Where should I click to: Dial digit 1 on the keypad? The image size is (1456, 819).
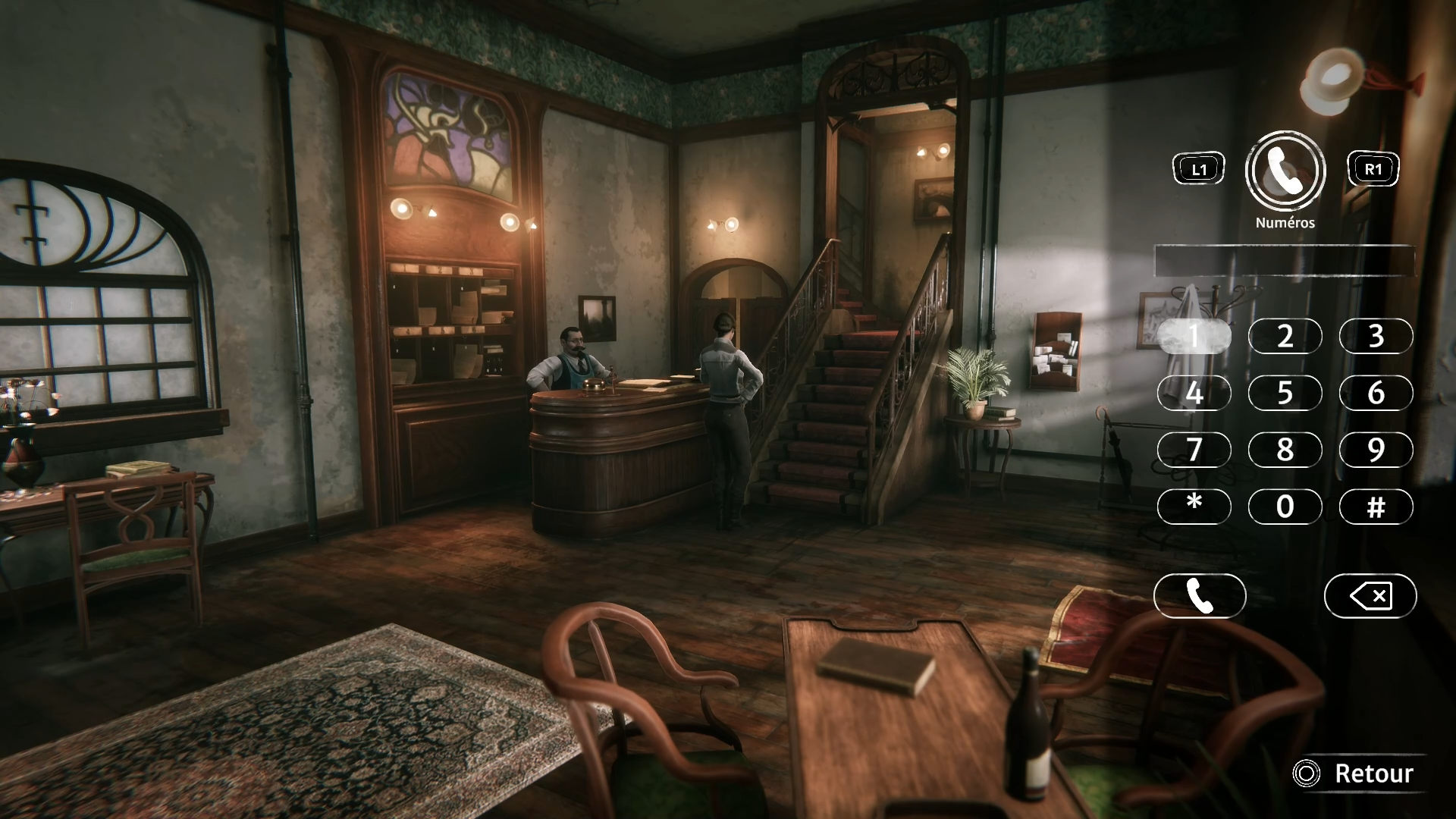(1194, 336)
